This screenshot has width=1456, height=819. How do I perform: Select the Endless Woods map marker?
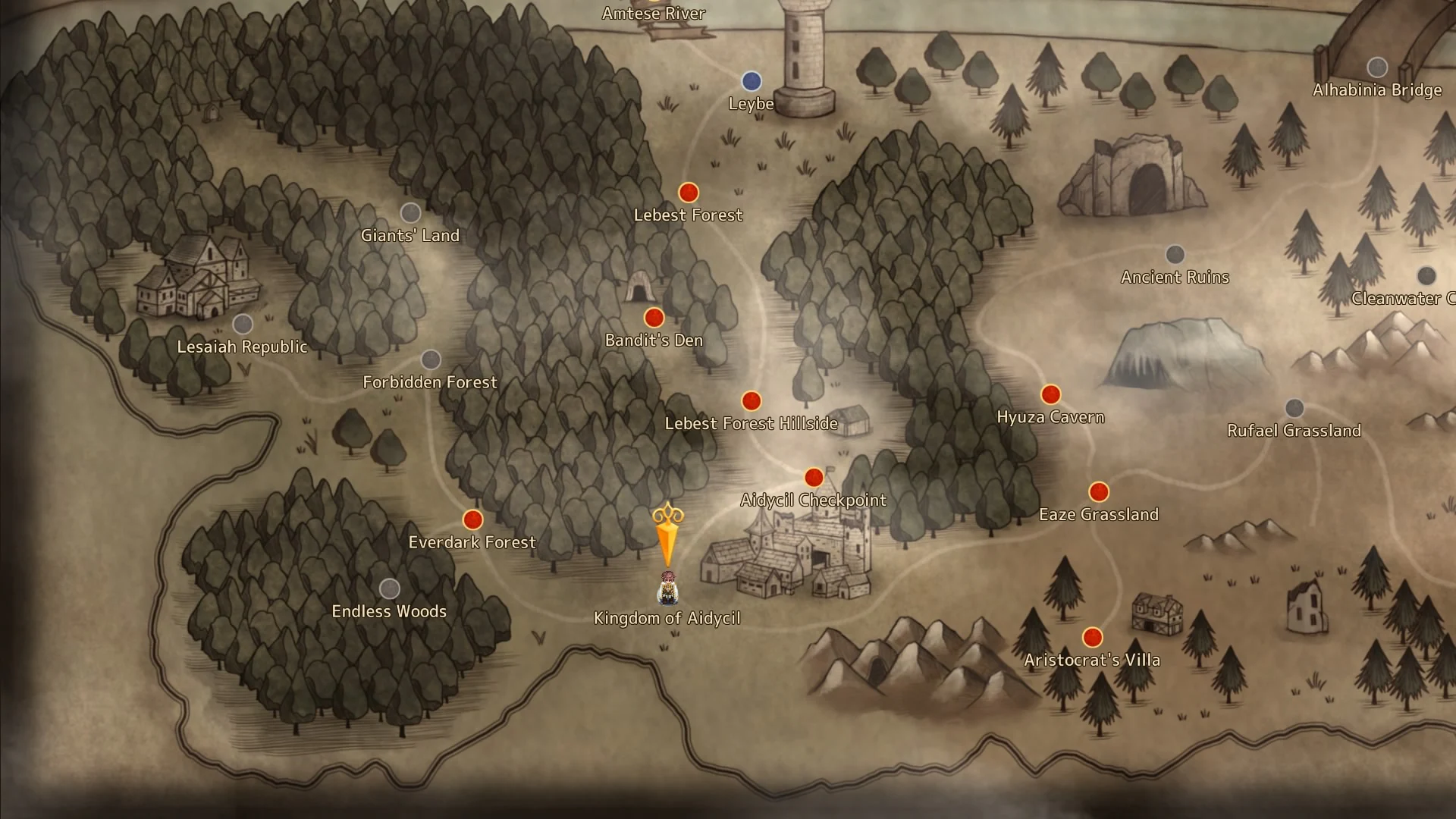tap(389, 588)
